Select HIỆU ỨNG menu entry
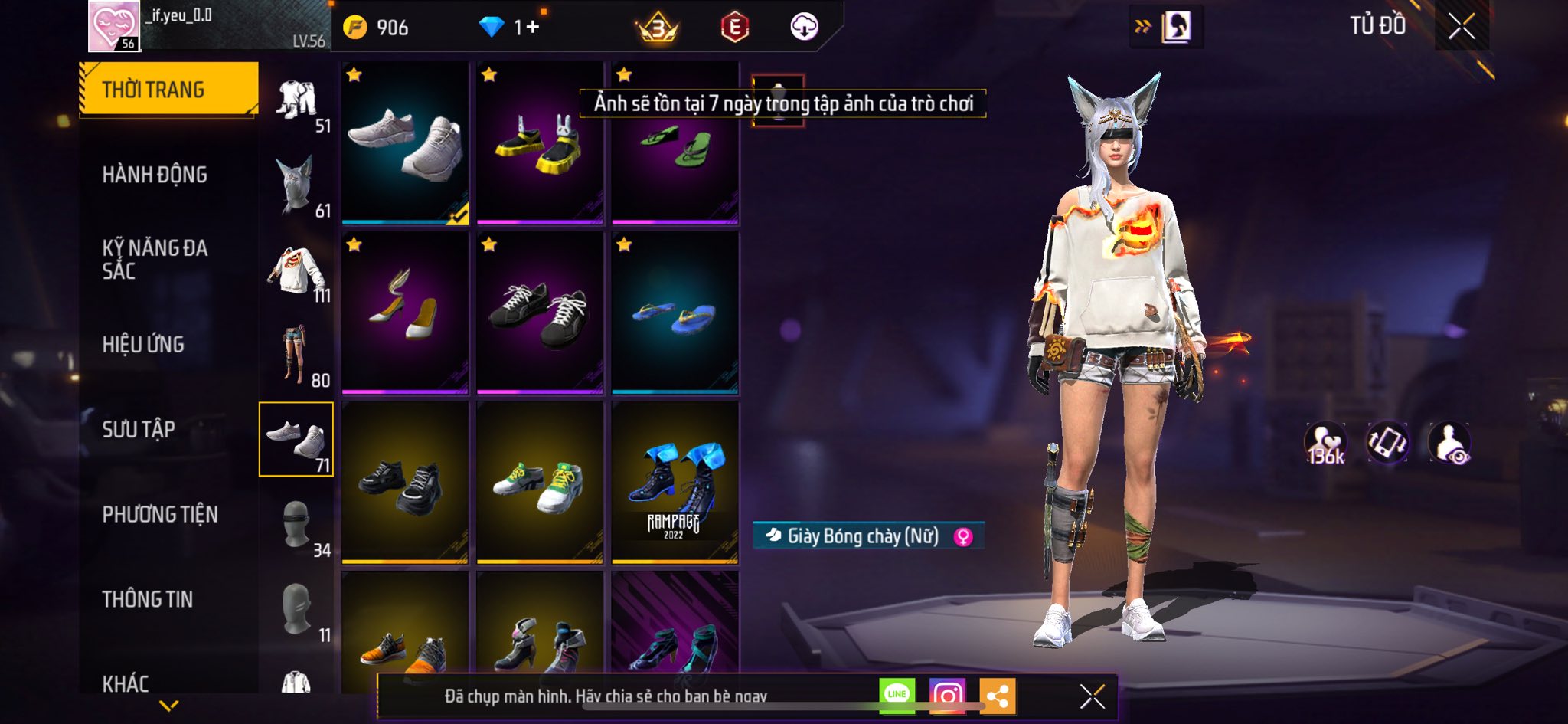 coord(143,345)
